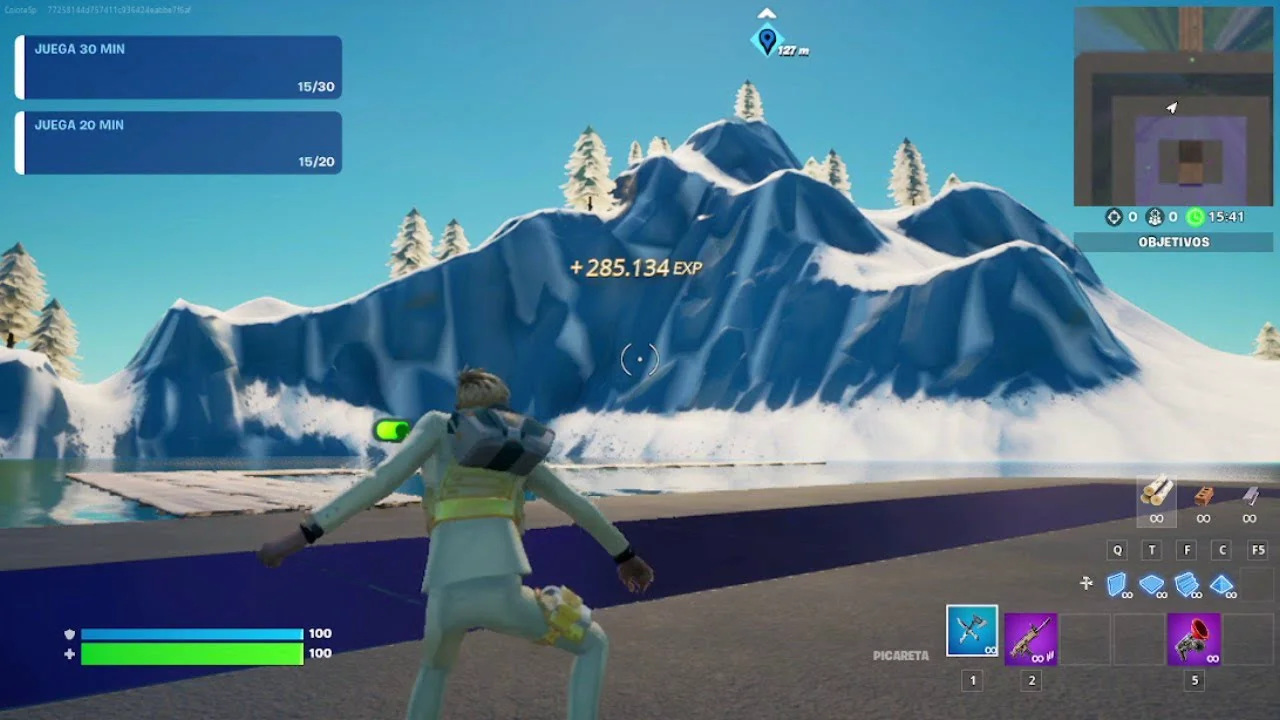Equip the assault rifle in slot 2
The width and height of the screenshot is (1280, 720).
(1030, 639)
